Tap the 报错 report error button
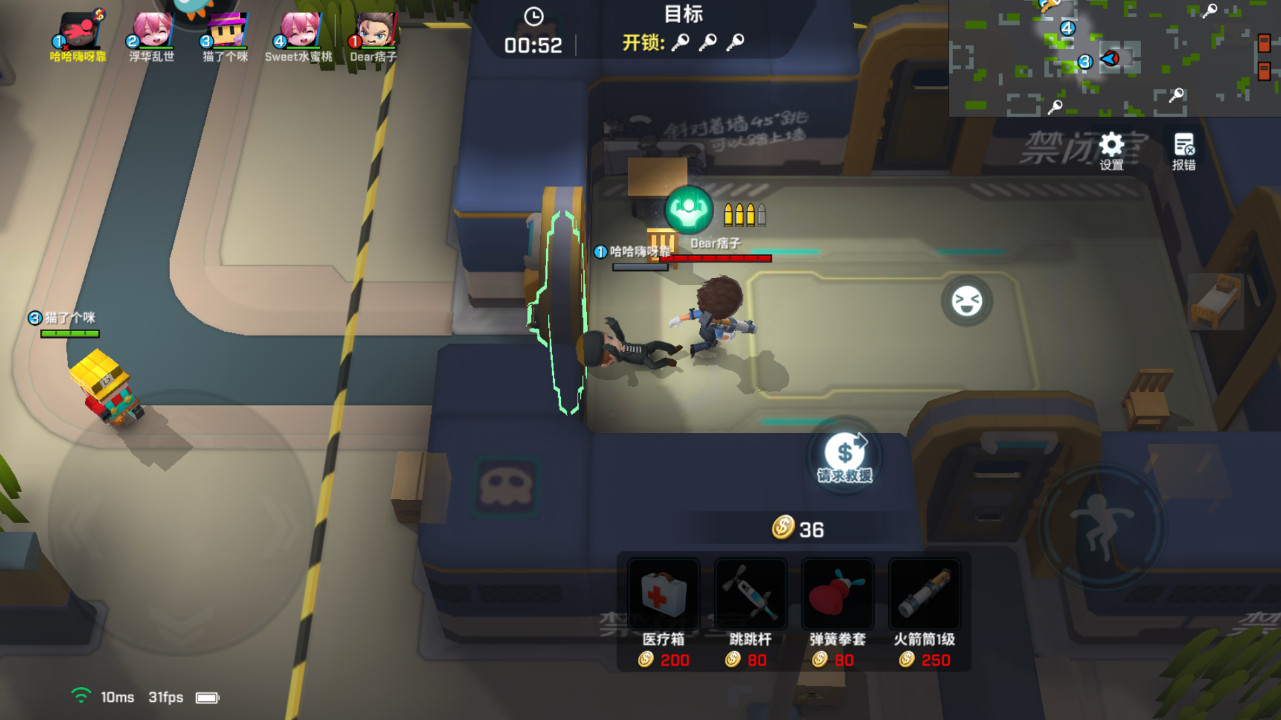Screen dimensions: 1281x720 pos(1184,149)
